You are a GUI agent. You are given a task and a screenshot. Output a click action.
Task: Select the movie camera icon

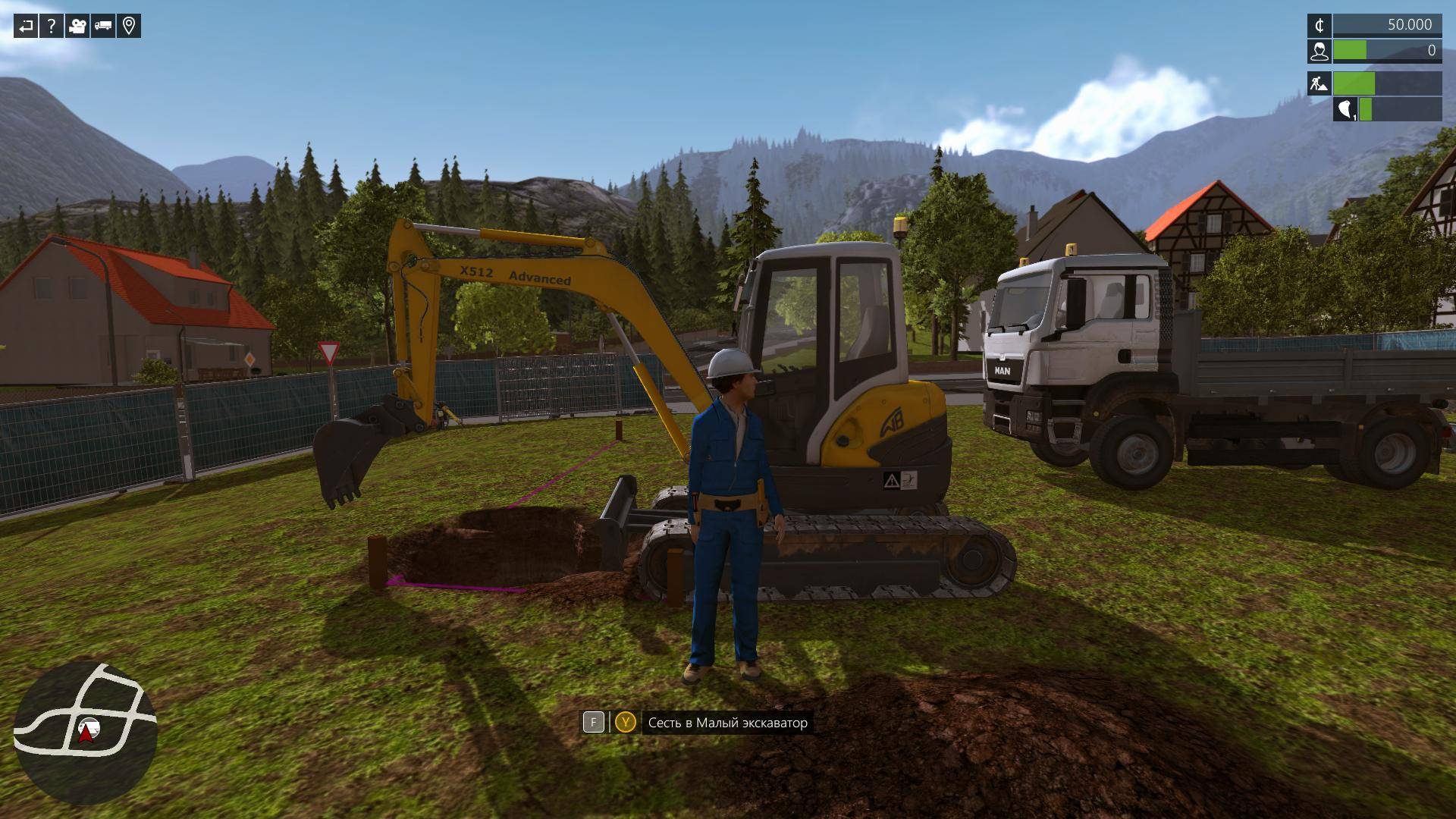pos(77,27)
